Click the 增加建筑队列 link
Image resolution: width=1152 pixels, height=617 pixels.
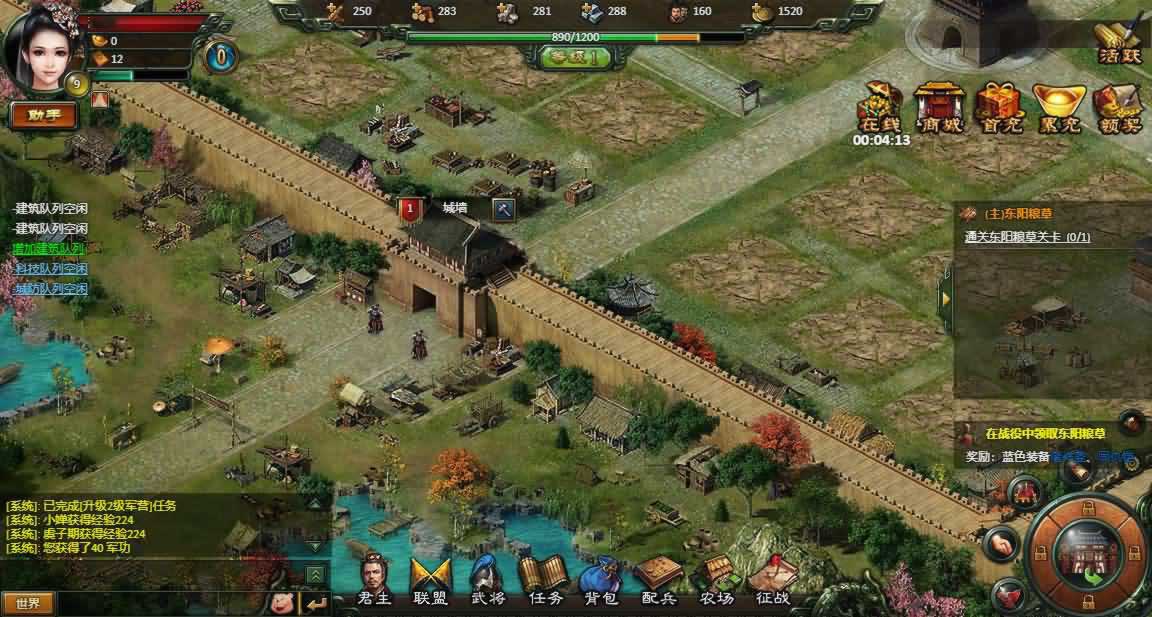point(49,248)
